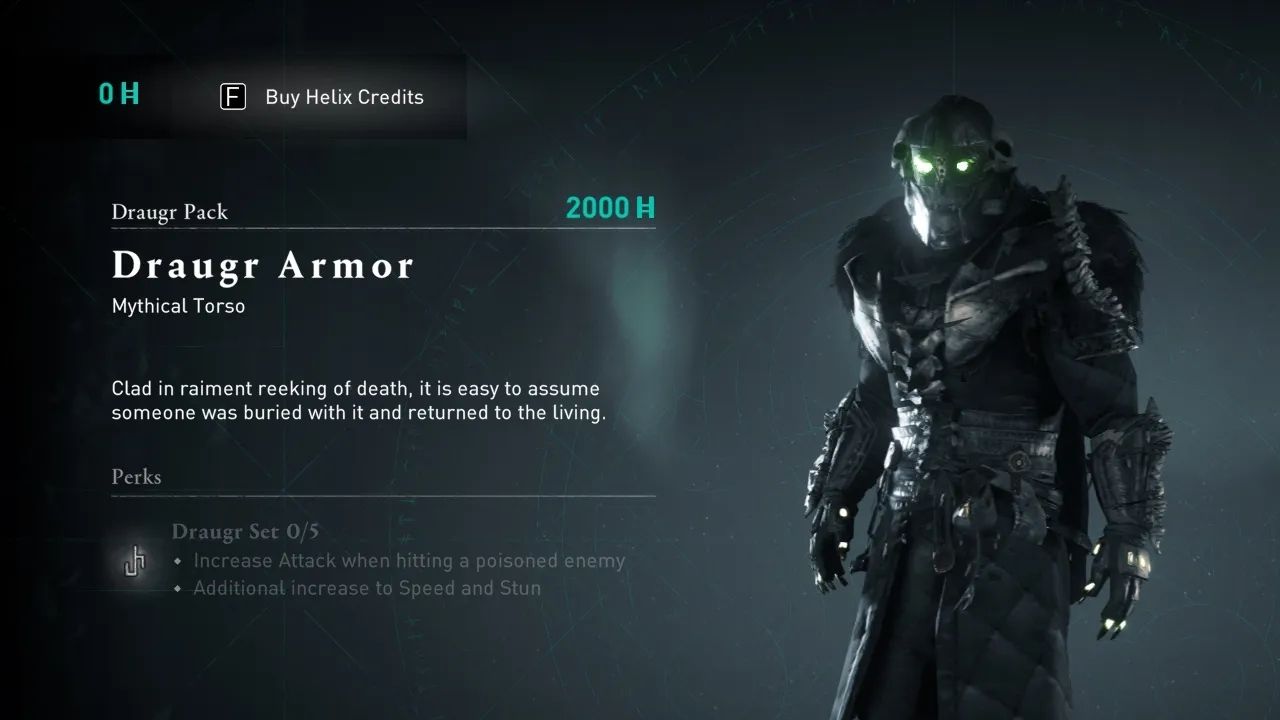
Task: Purchase the 2000 Helix Draugr item
Action: pyautogui.click(x=610, y=208)
